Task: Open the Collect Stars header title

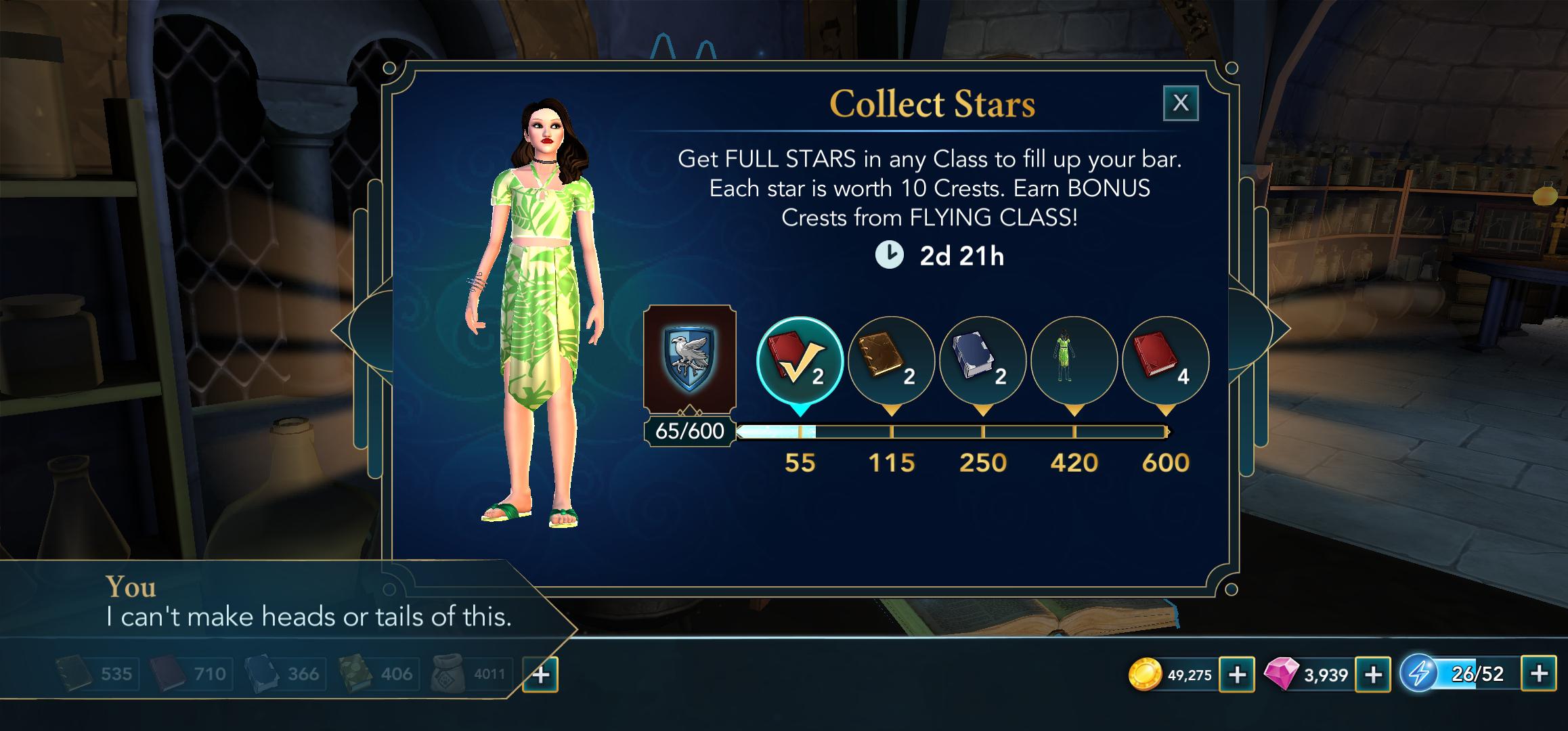Action: tap(933, 103)
